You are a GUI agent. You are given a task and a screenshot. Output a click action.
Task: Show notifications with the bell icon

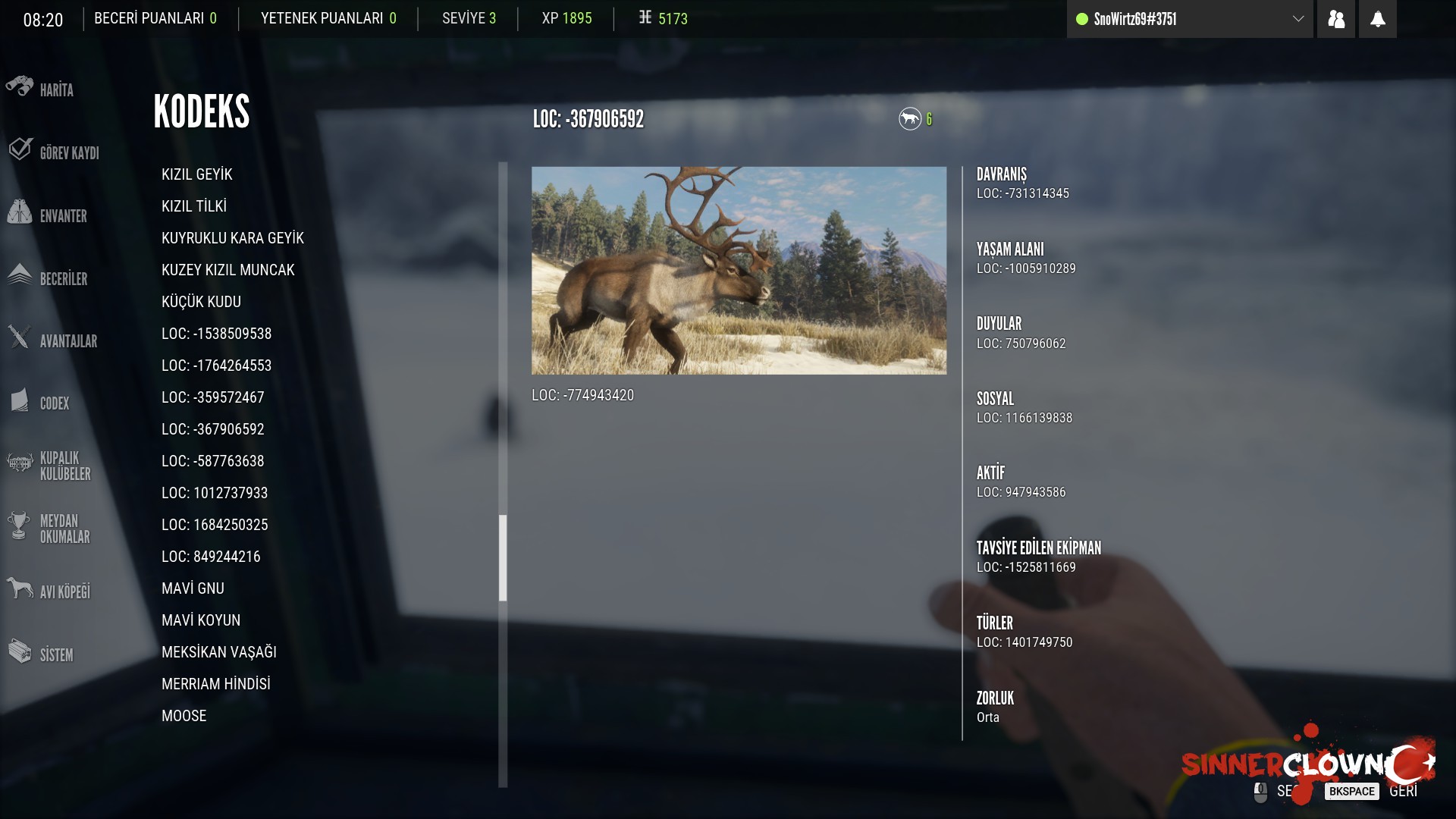pyautogui.click(x=1378, y=19)
